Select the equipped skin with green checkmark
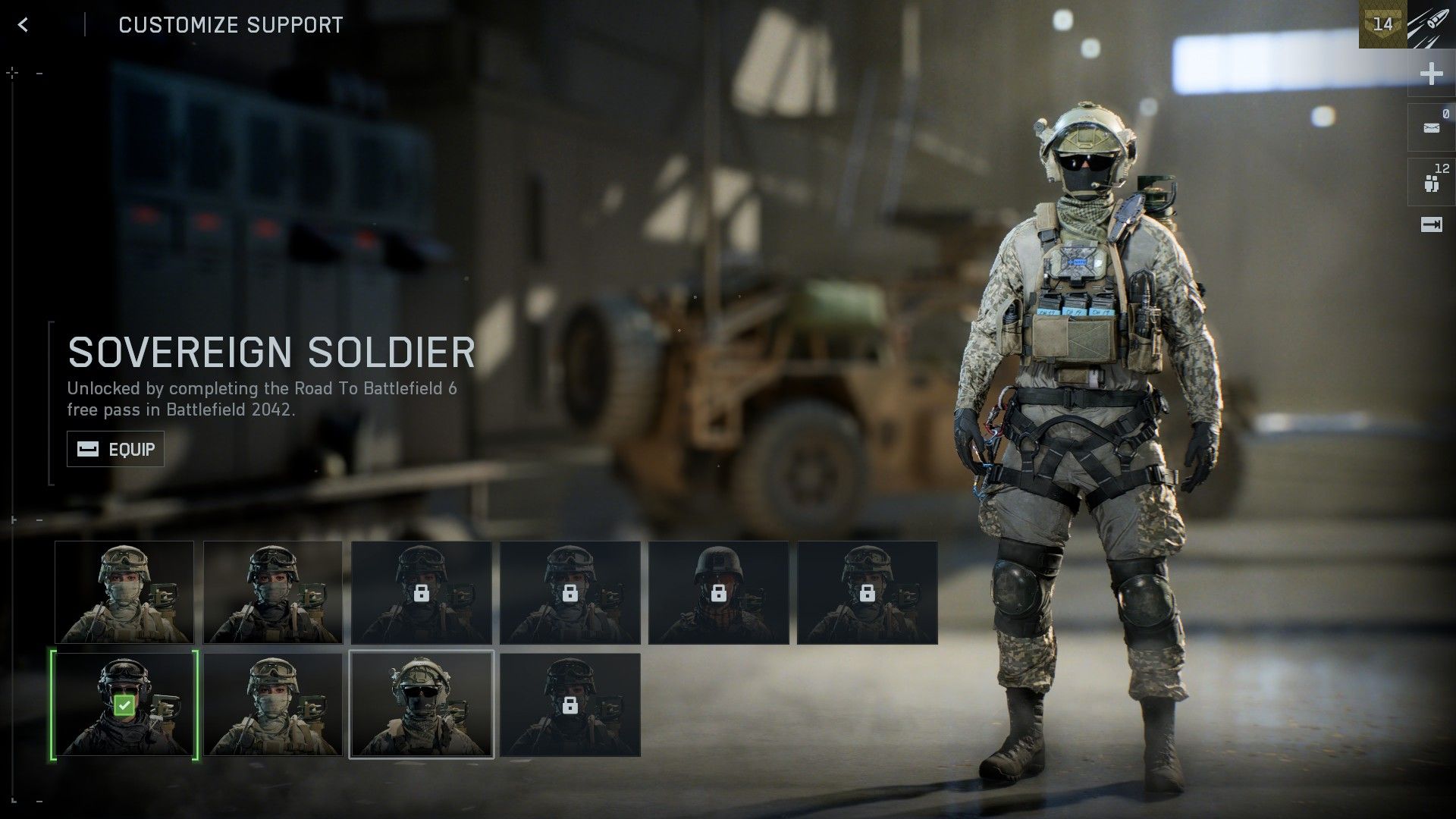This screenshot has height=819, width=1456. click(x=124, y=705)
